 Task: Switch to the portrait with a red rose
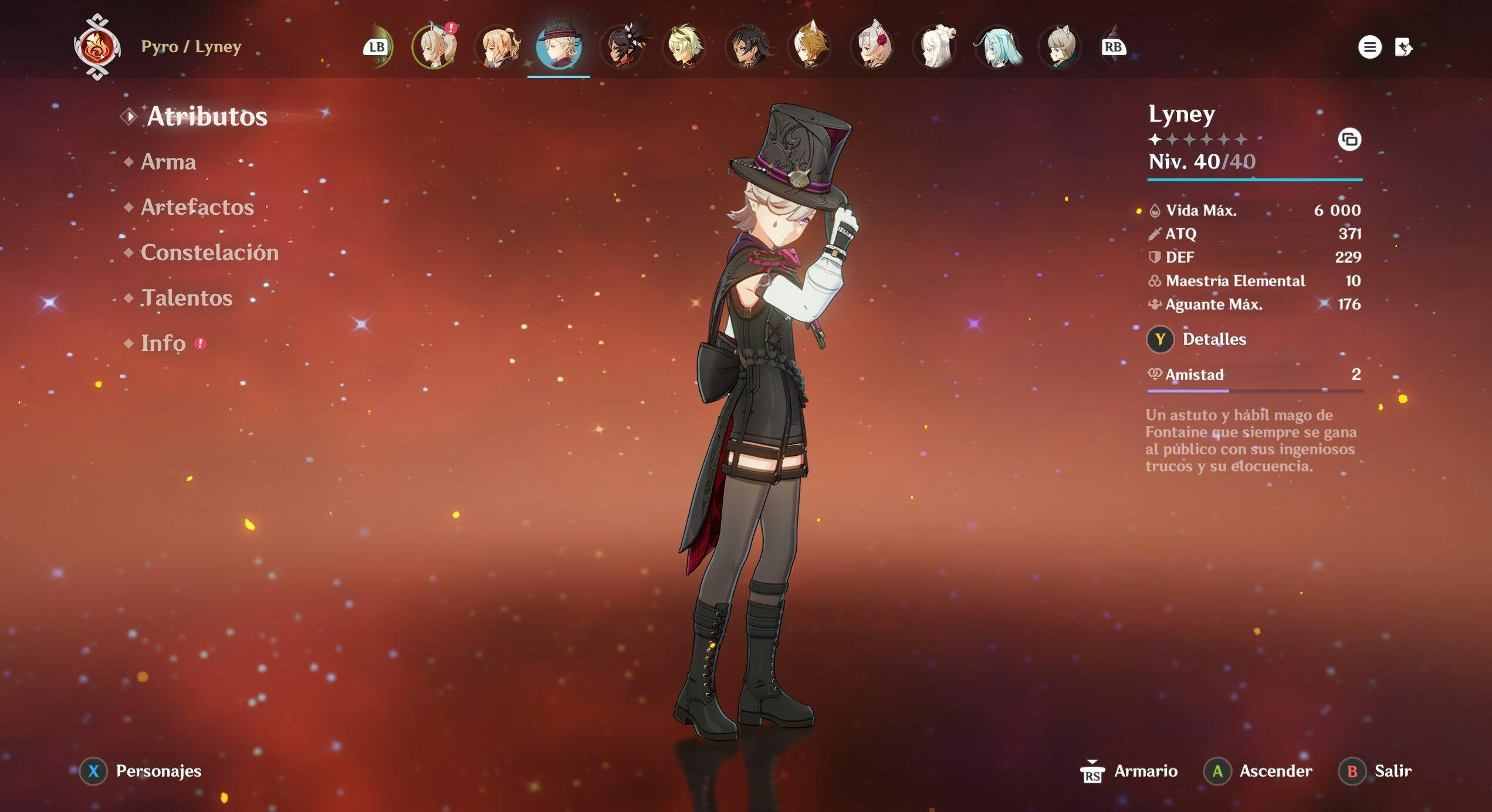(x=873, y=46)
